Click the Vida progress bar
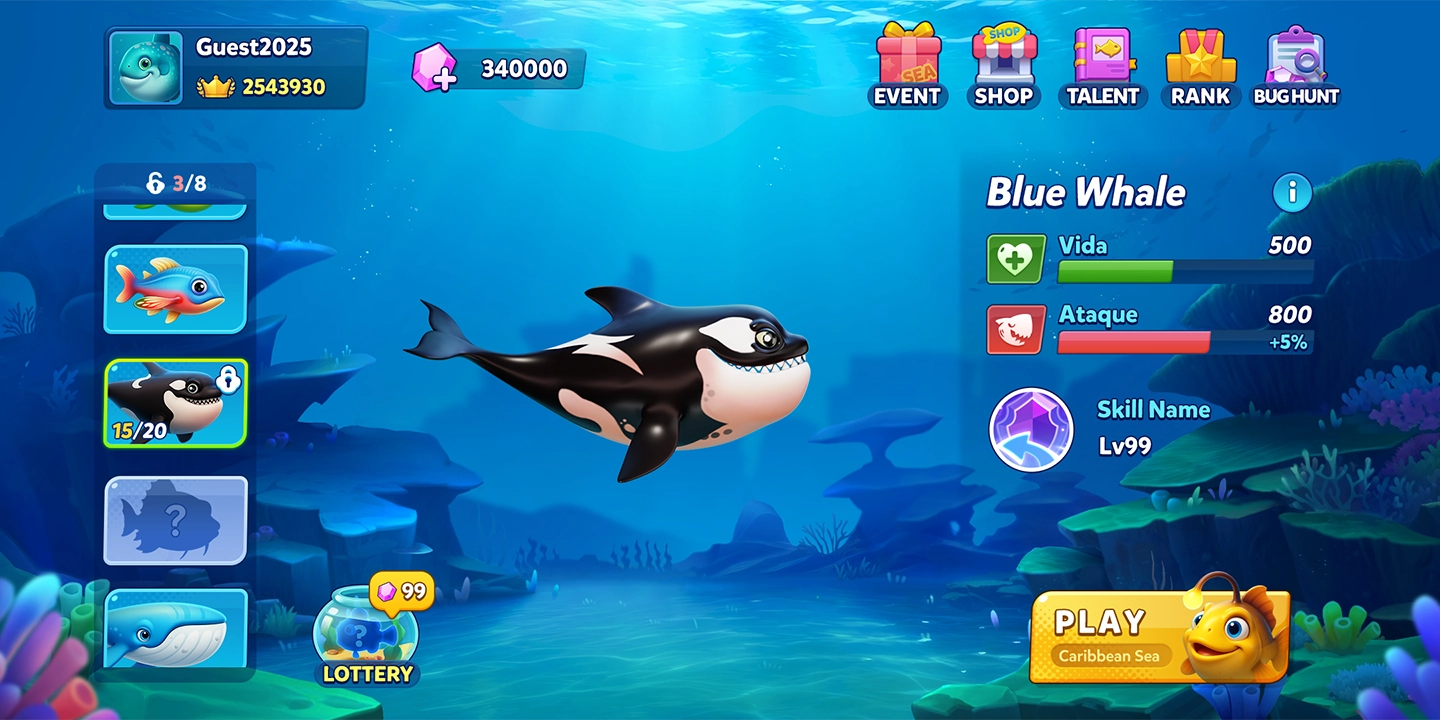 tap(1185, 270)
